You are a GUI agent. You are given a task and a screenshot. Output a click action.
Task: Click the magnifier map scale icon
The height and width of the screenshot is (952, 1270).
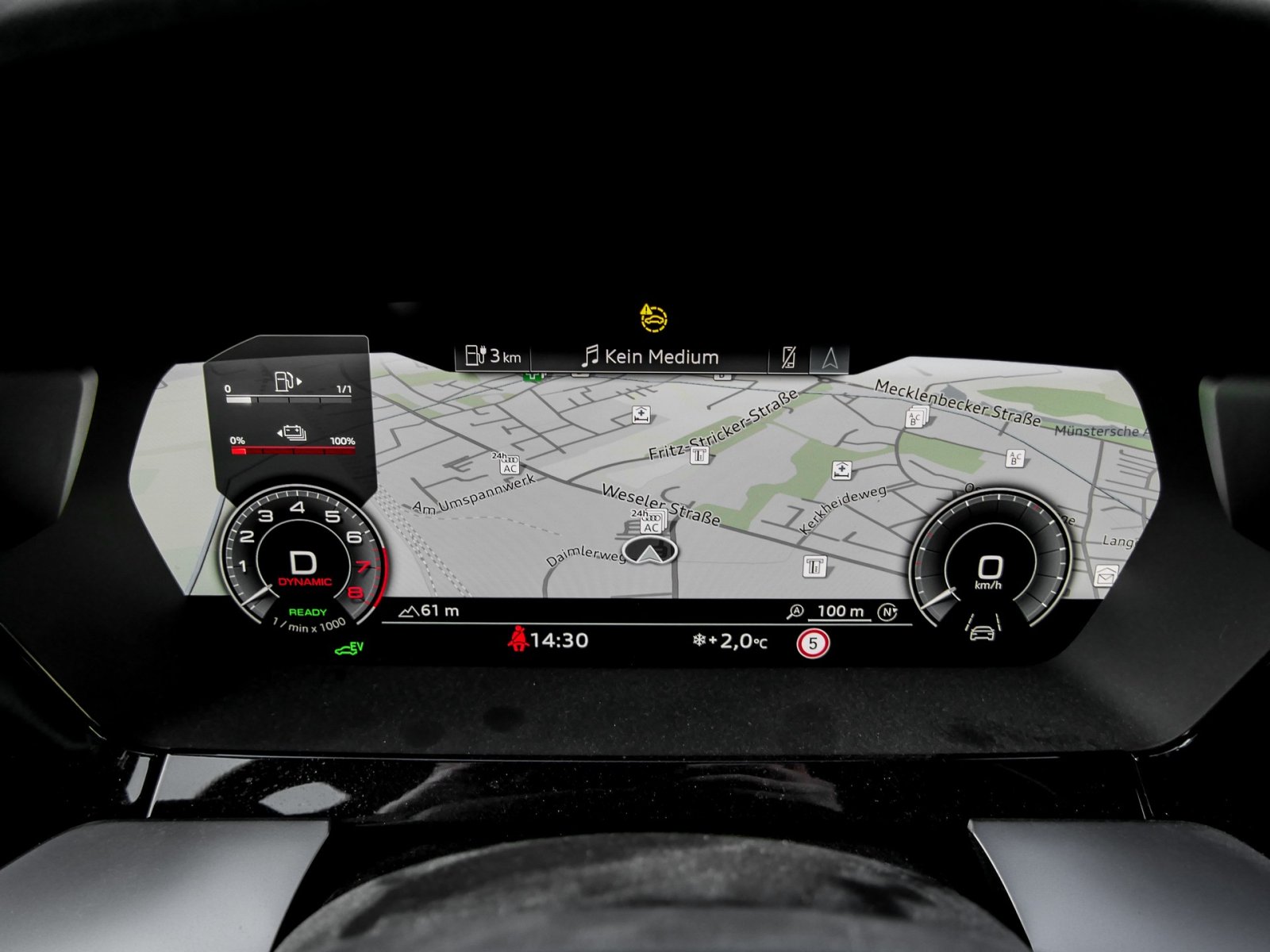coord(795,612)
